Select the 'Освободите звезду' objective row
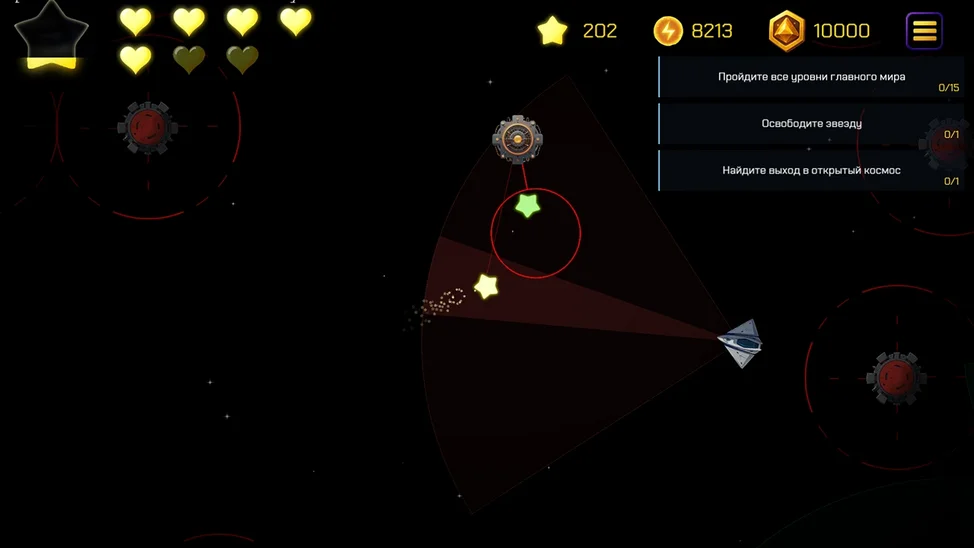Screen dimensions: 974x548 (x=811, y=124)
